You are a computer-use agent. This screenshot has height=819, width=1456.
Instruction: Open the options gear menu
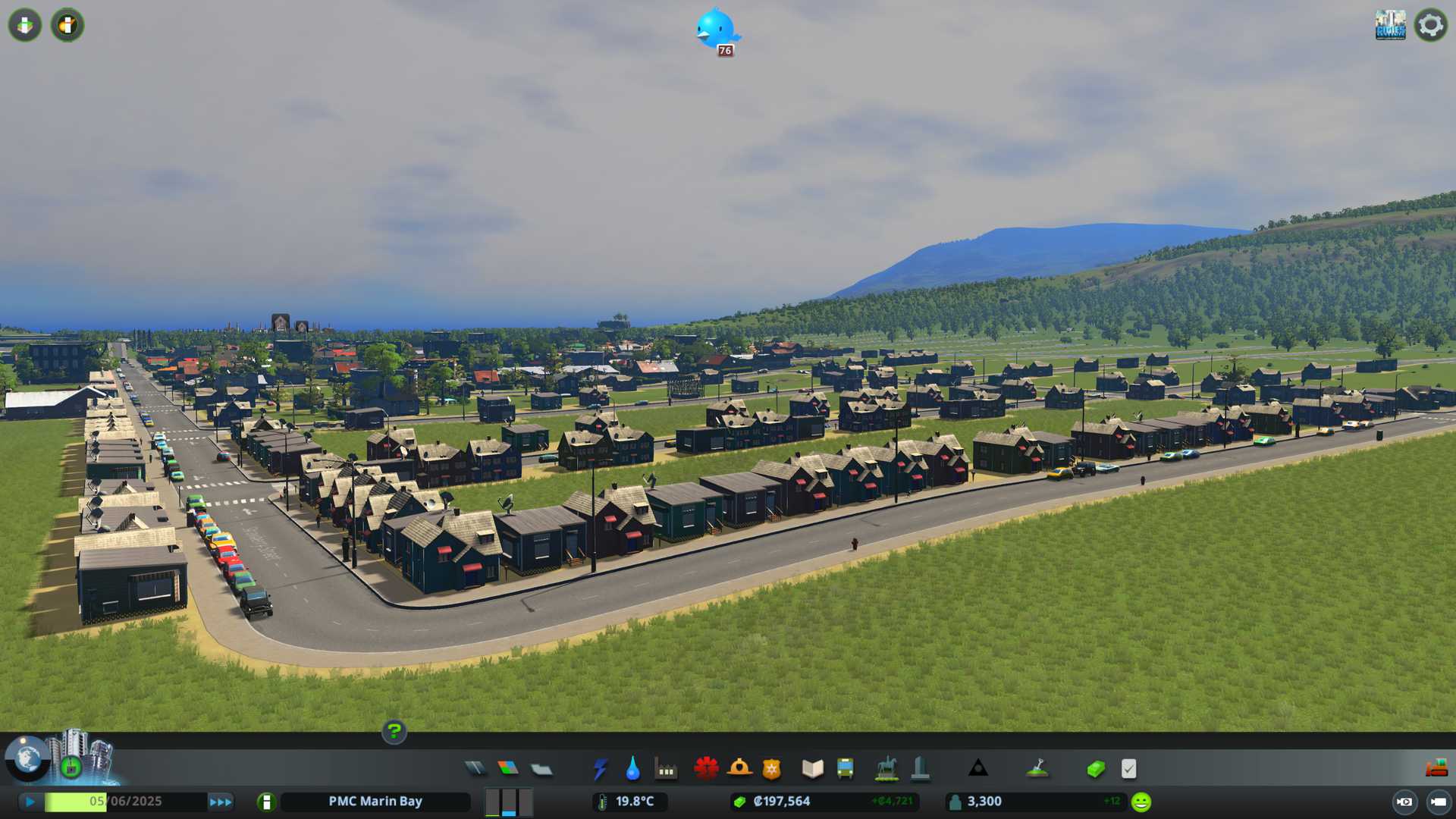coord(1431,25)
